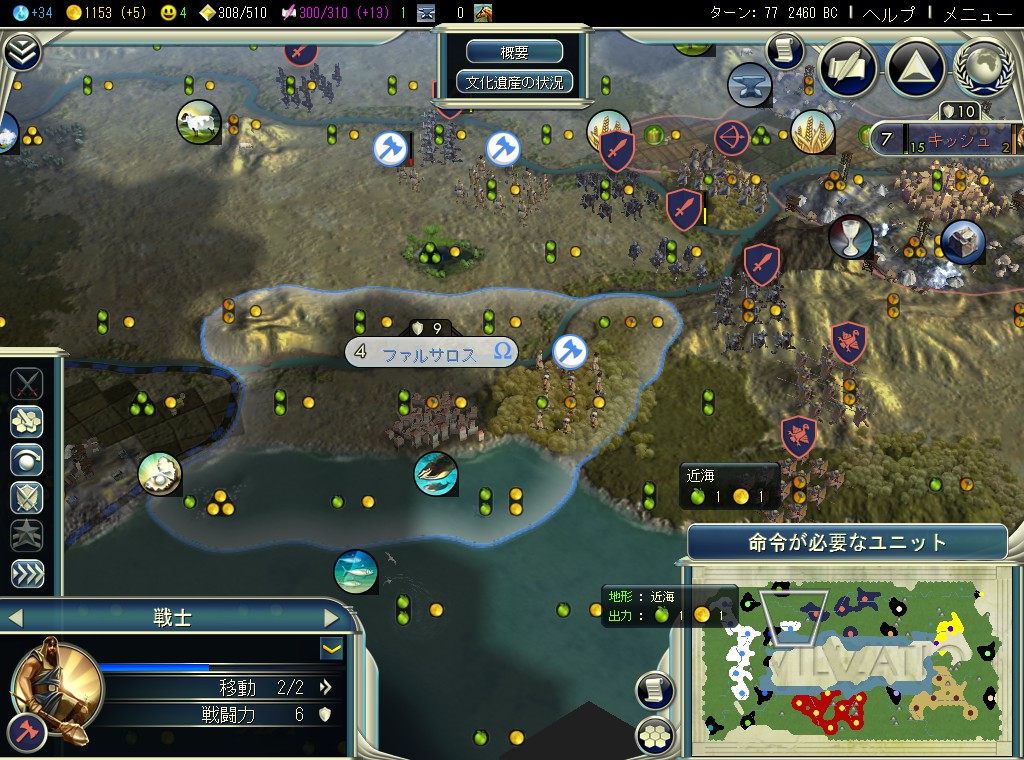Click the warrior unit portrait
The height and width of the screenshot is (760, 1024).
[56, 690]
